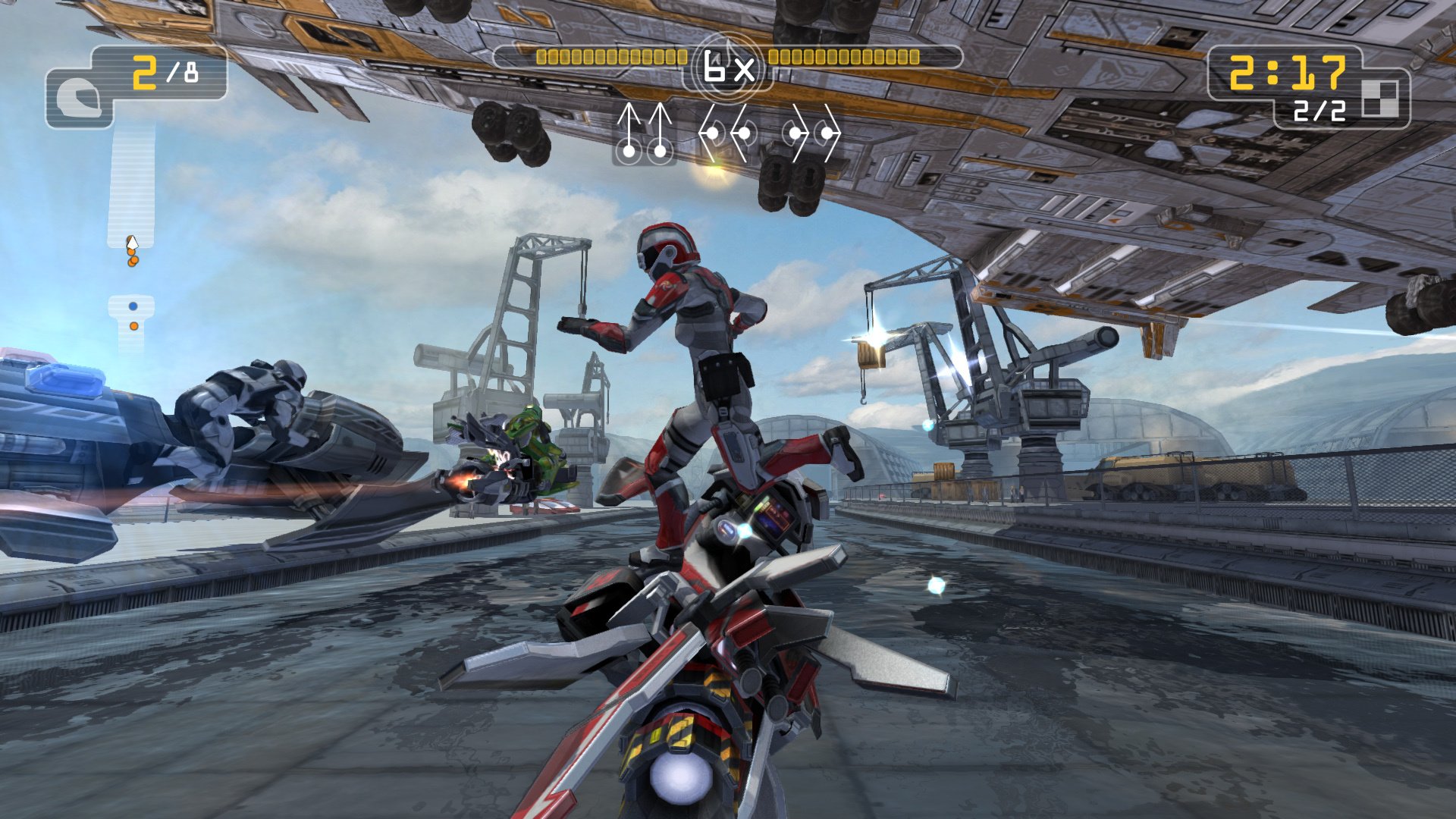Click the blue opponent marker dot
The width and height of the screenshot is (1456, 819).
[133, 307]
